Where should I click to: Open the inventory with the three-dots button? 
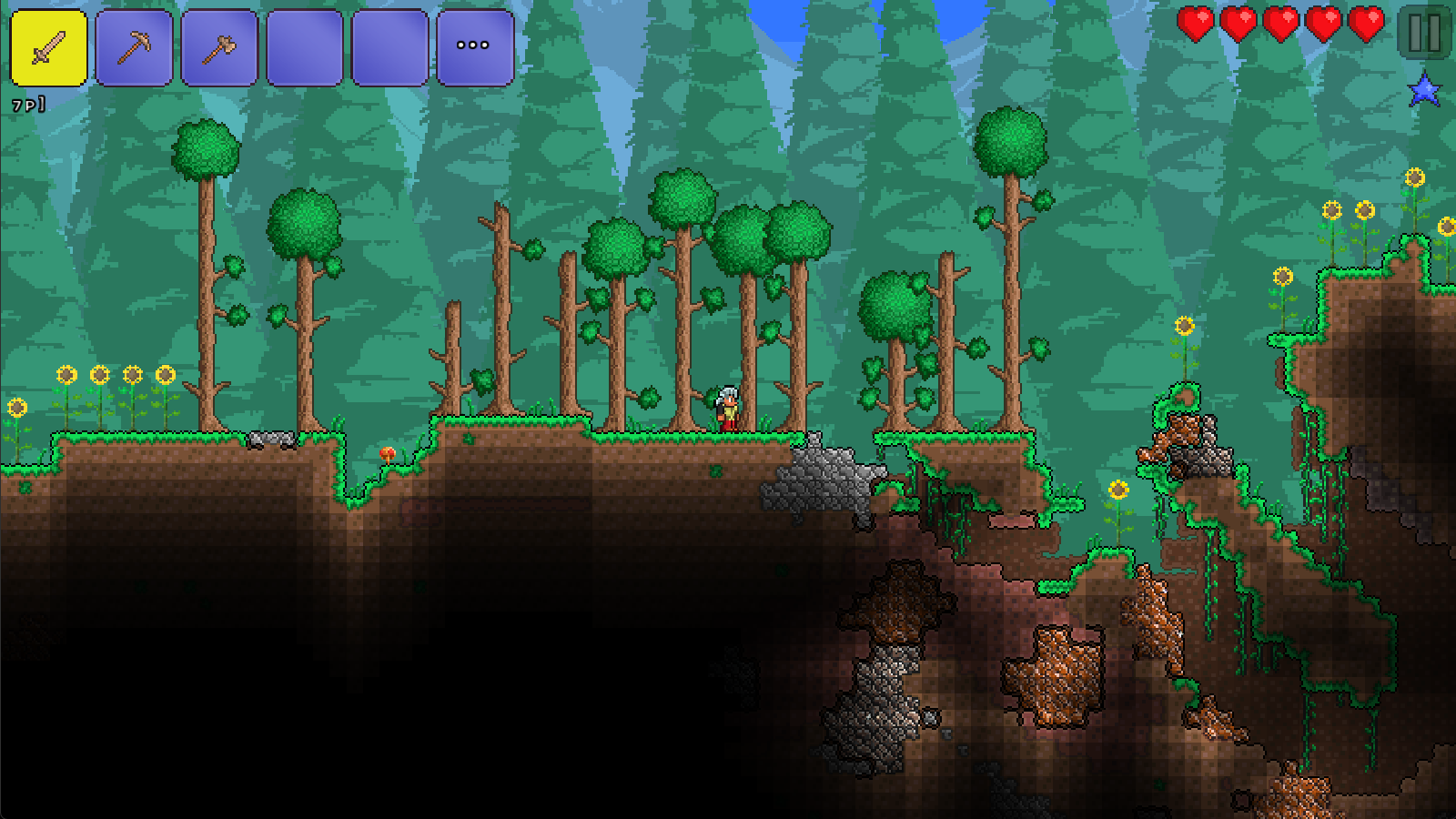474,48
